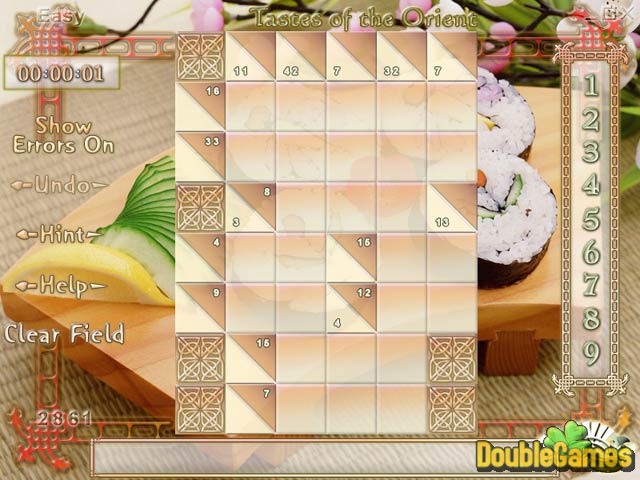The image size is (640, 480).
Task: Choose digit 8 from the number panel
Action: (591, 319)
